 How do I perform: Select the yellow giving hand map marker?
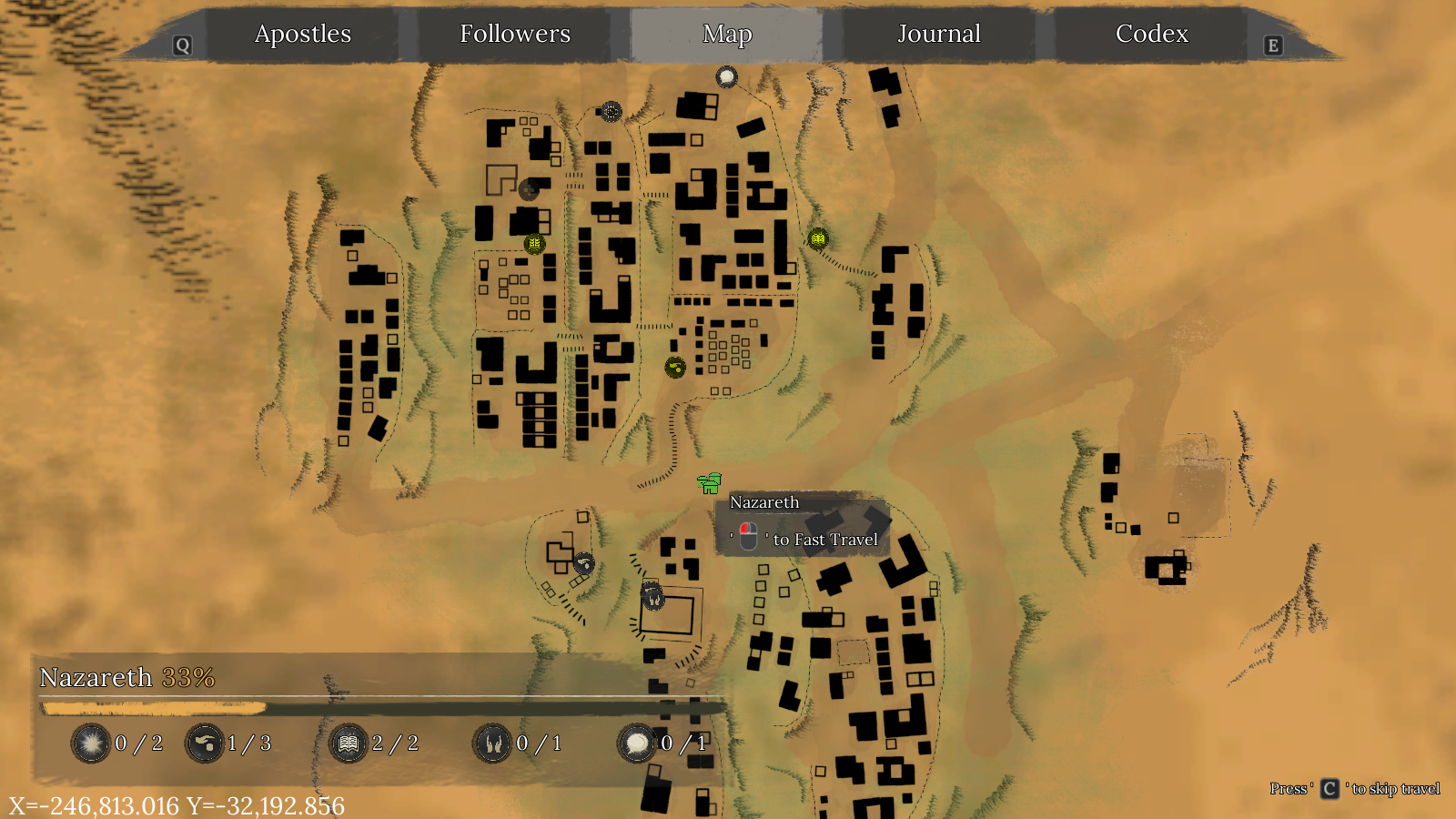(x=675, y=368)
